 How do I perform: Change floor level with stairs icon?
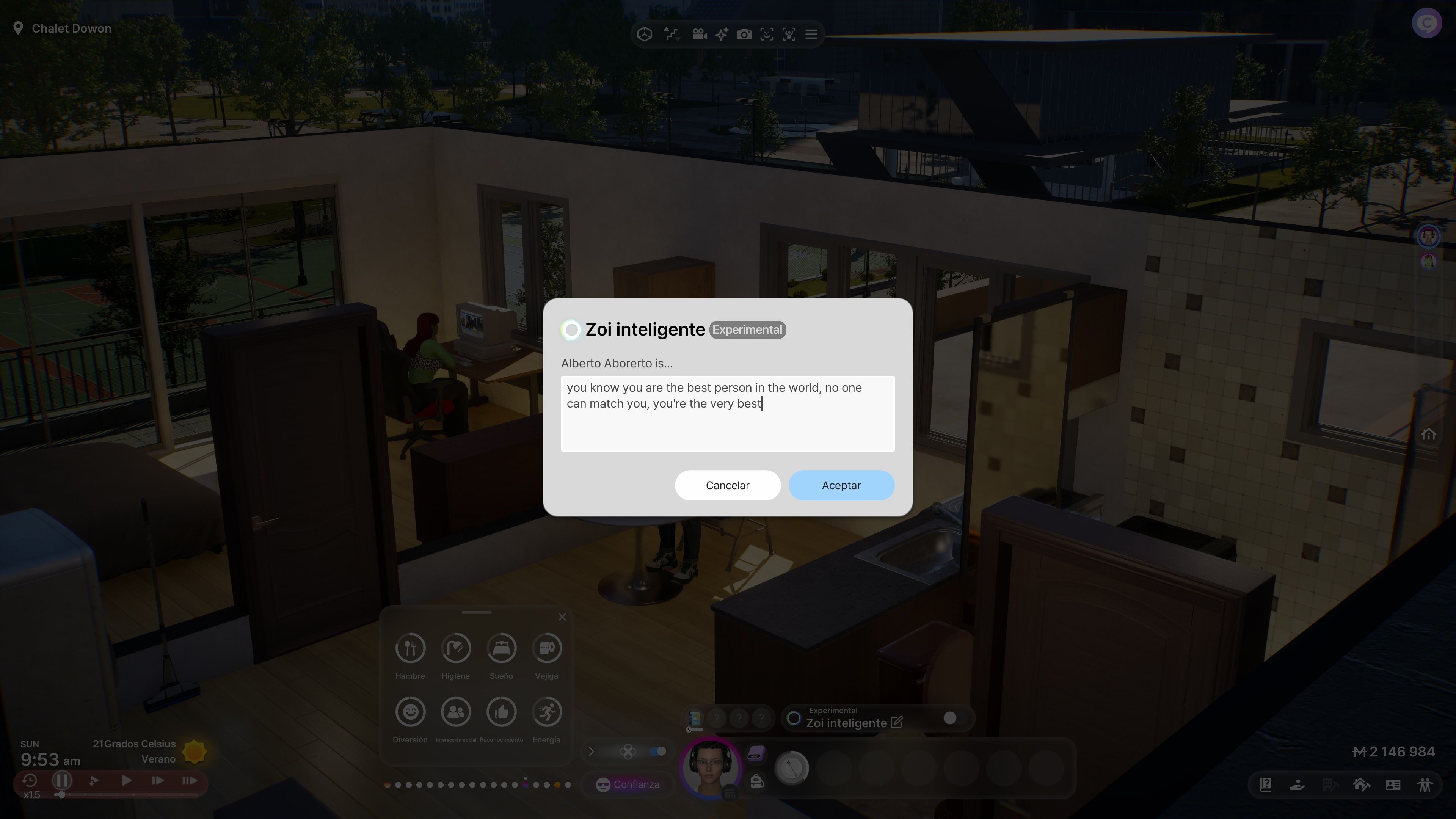coord(672,35)
